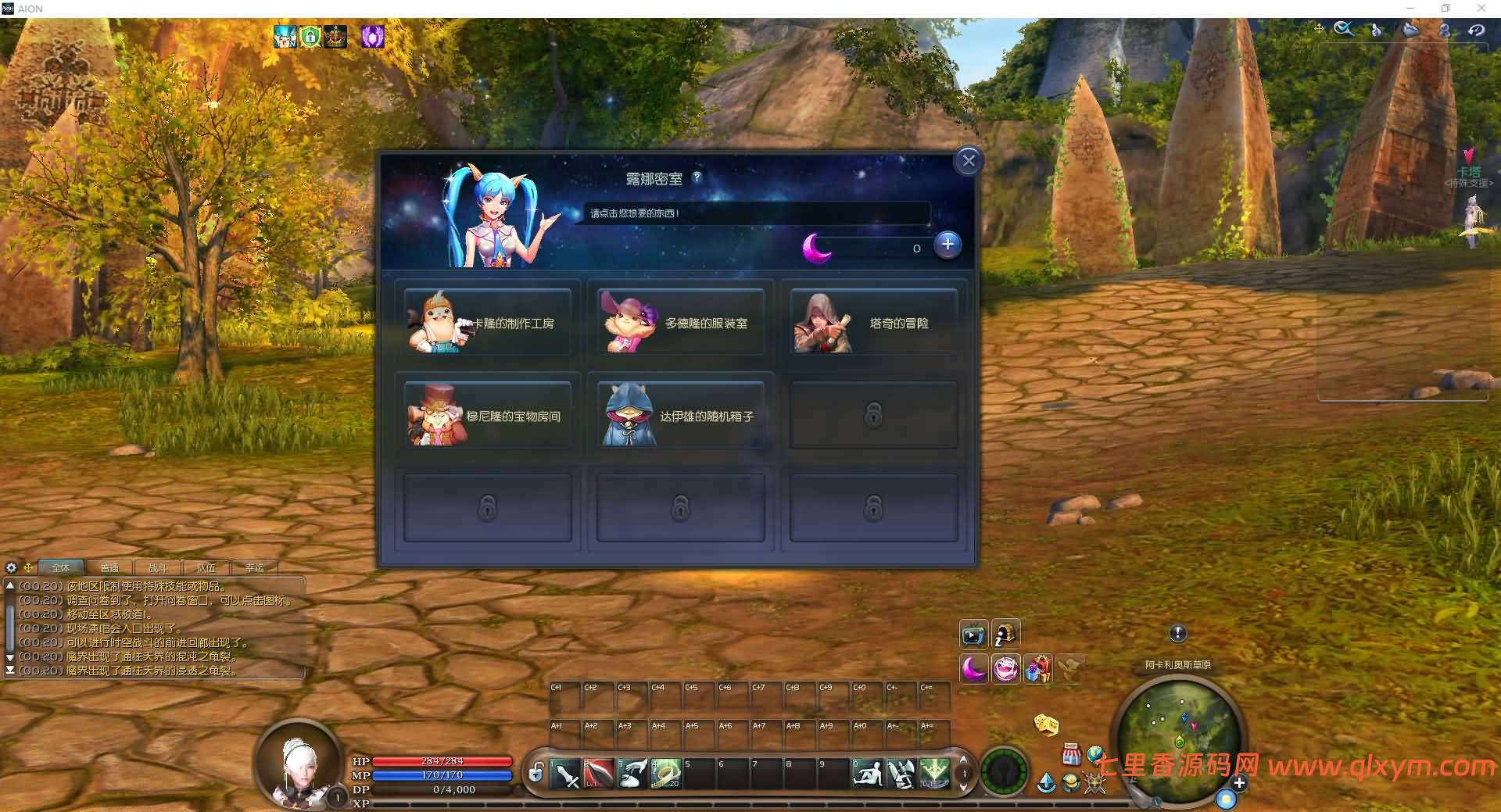Click the plus button next to the Luna coin counter
Screen dimensions: 1501x812
click(x=948, y=245)
